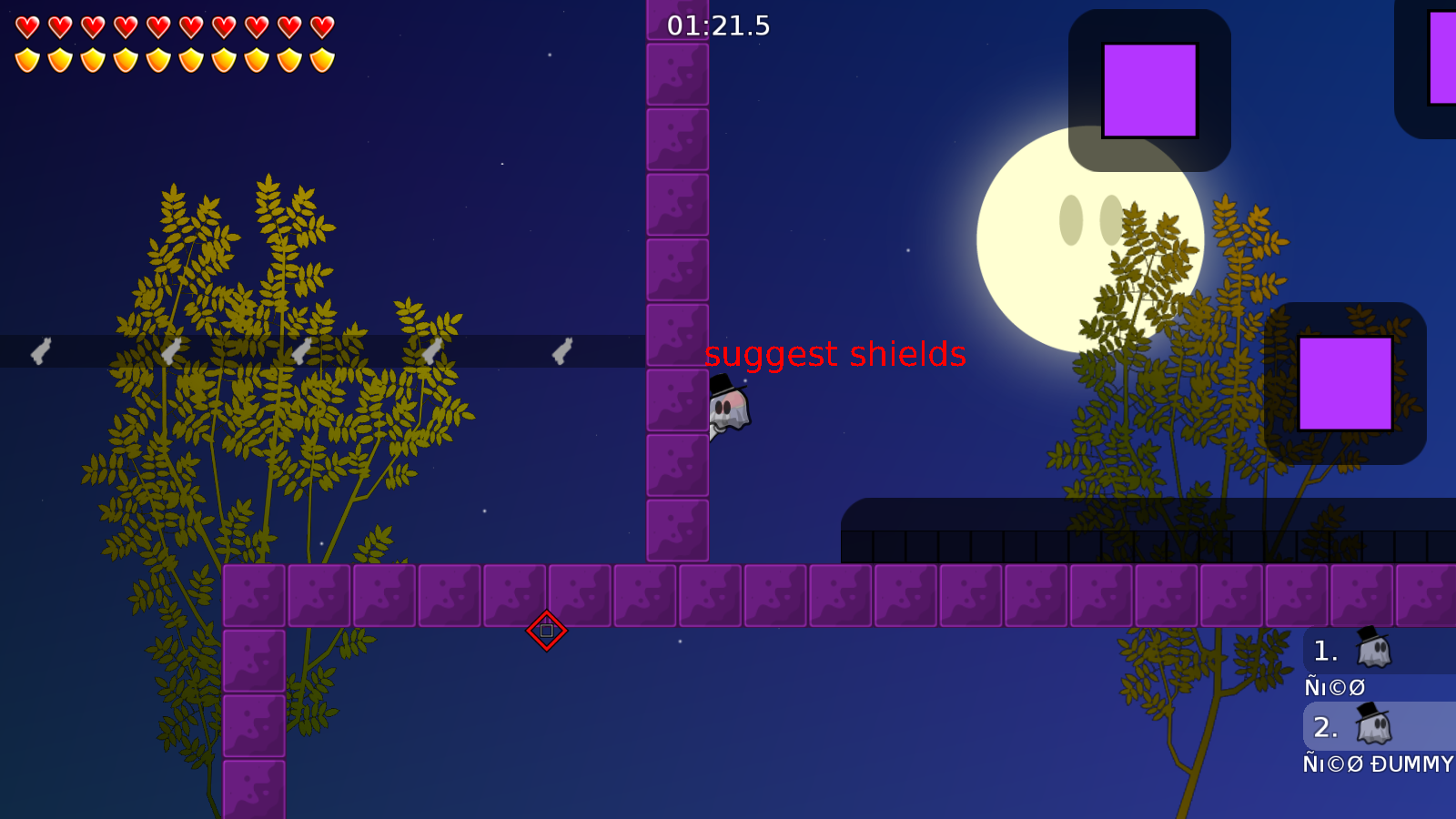Screen dimensions: 1456x819
Task: Click the purple portal square near the moon
Action: (1151, 91)
